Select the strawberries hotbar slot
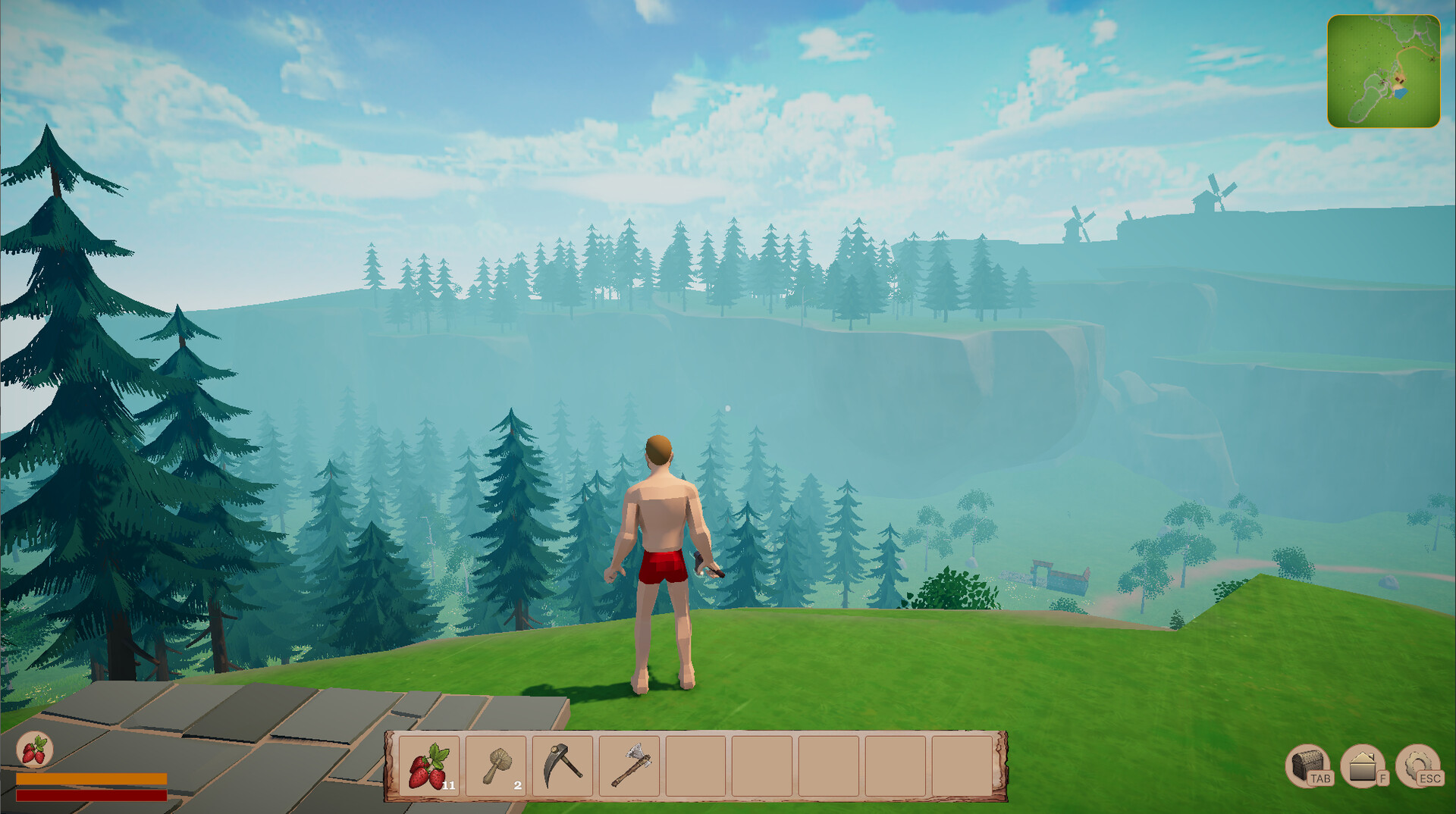This screenshot has height=814, width=1456. coord(428,765)
